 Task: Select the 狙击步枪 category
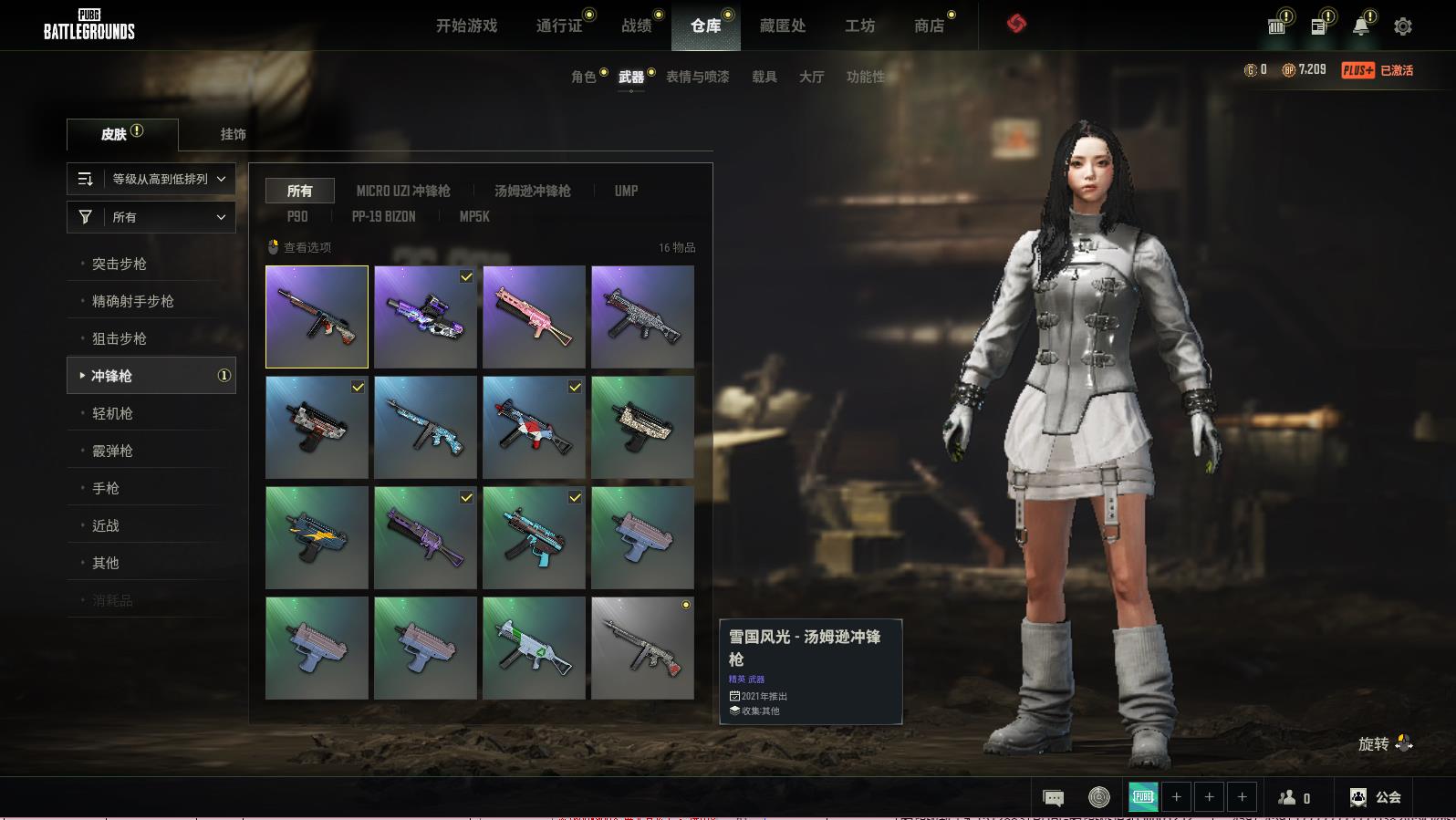(x=120, y=338)
